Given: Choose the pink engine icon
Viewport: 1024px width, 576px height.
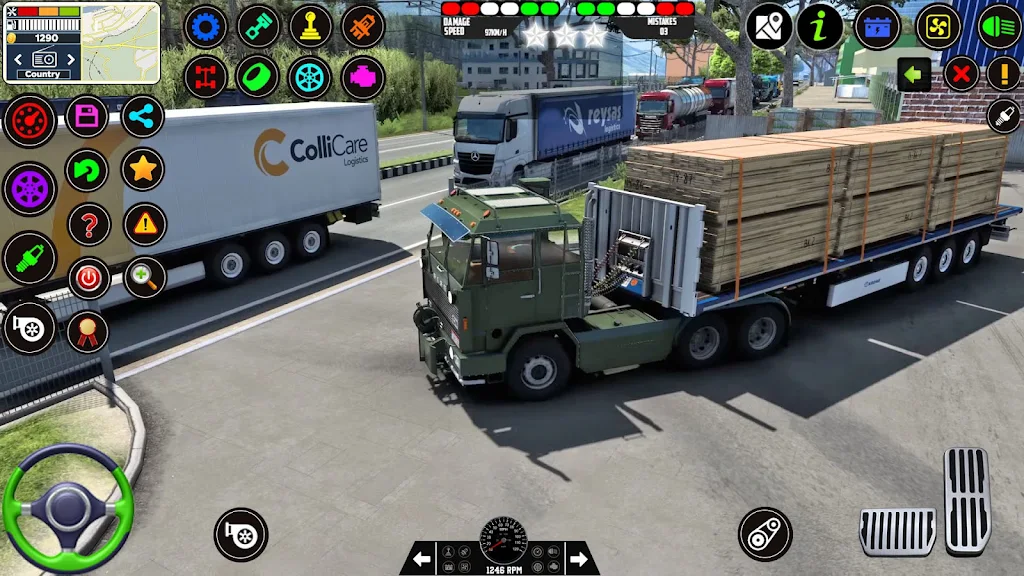Looking at the screenshot, I should coord(362,77).
